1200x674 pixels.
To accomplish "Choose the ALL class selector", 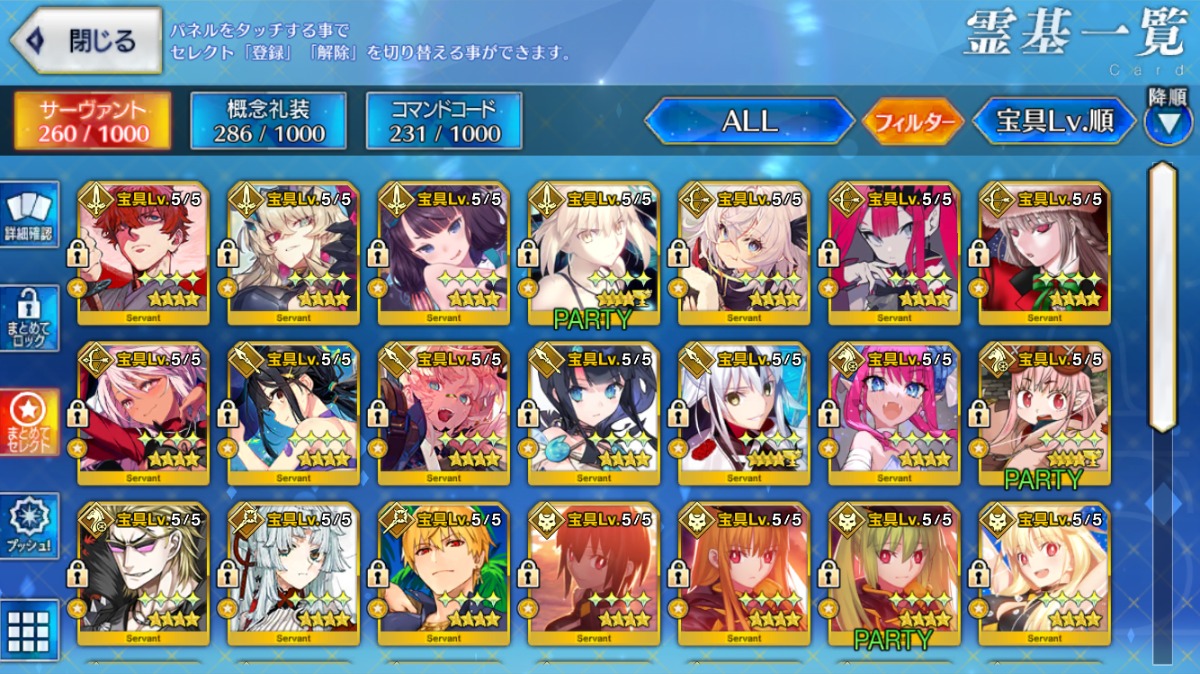I will 749,122.
